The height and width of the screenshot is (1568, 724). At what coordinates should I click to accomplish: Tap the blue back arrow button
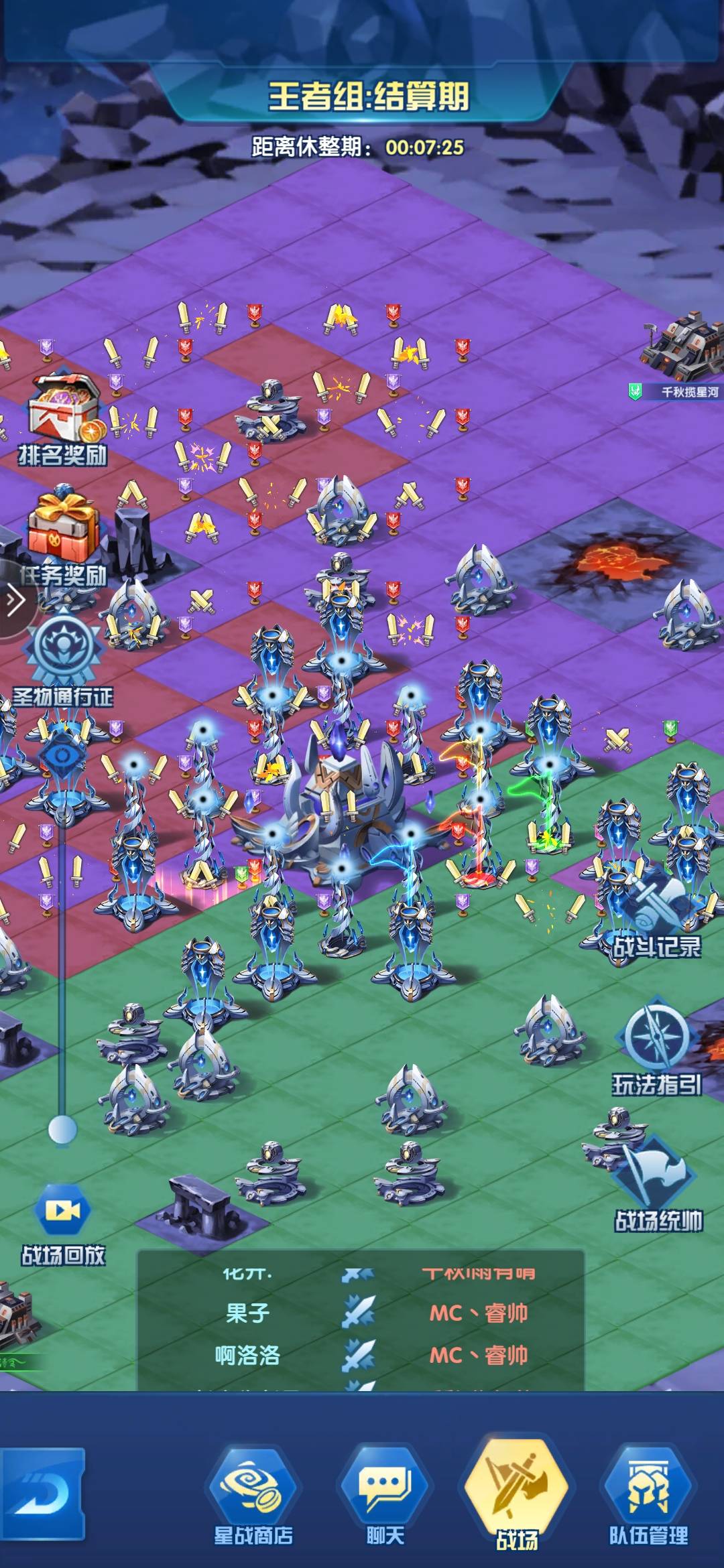[x=42, y=1494]
